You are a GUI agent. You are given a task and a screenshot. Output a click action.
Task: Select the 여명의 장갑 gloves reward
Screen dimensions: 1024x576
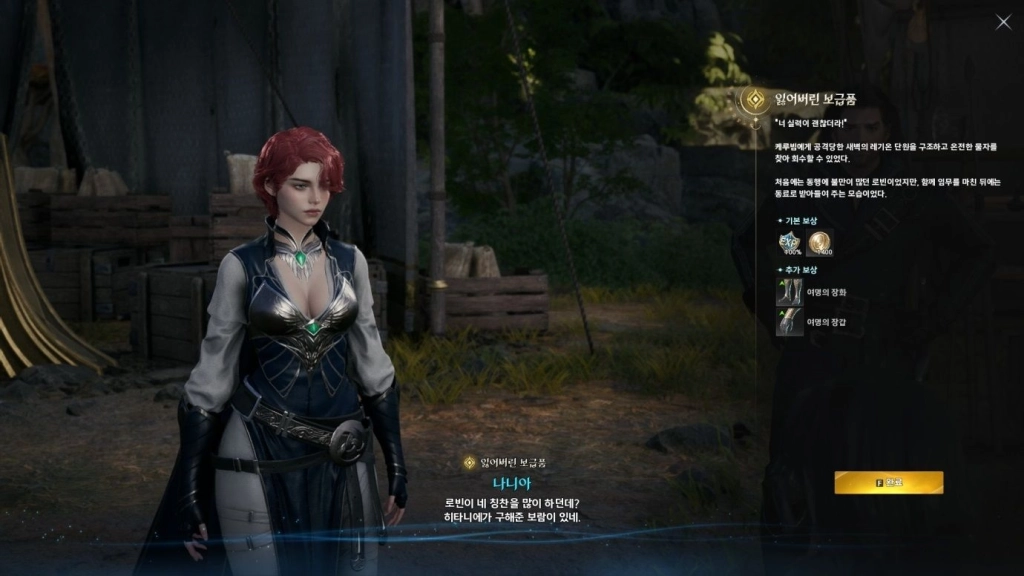(790, 321)
